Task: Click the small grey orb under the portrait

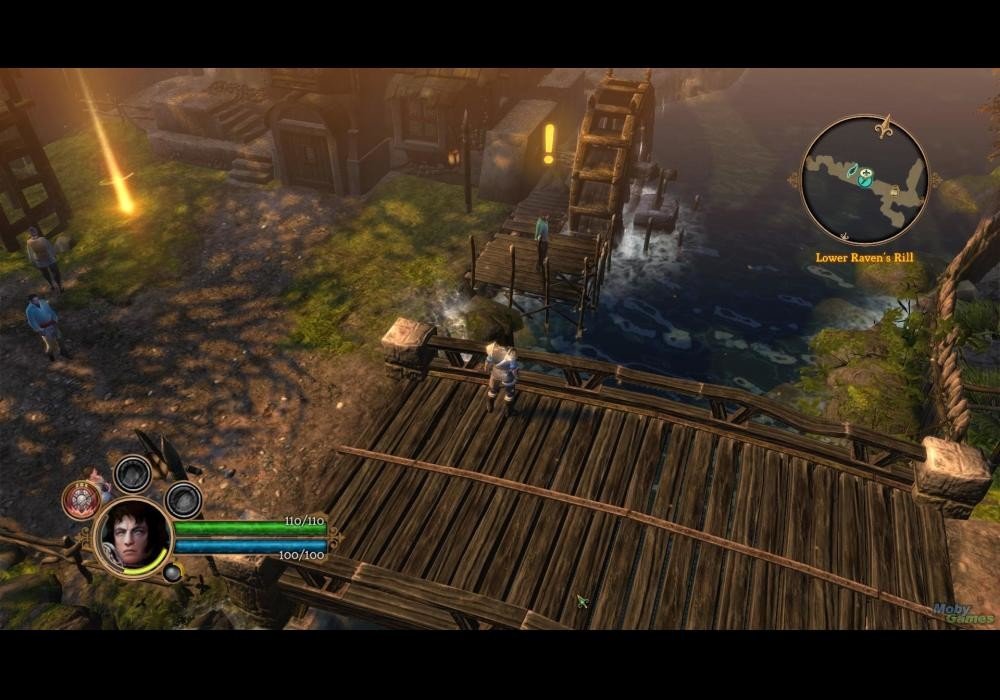Action: click(173, 573)
